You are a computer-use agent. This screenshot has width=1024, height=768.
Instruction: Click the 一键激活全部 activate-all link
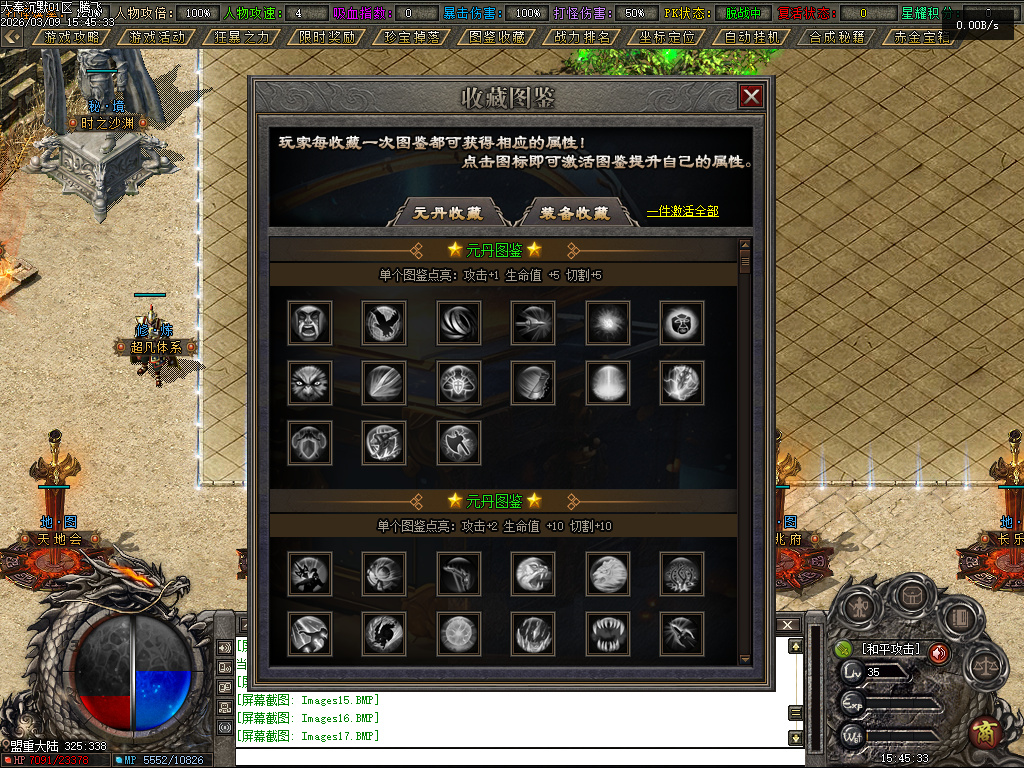[x=682, y=211]
